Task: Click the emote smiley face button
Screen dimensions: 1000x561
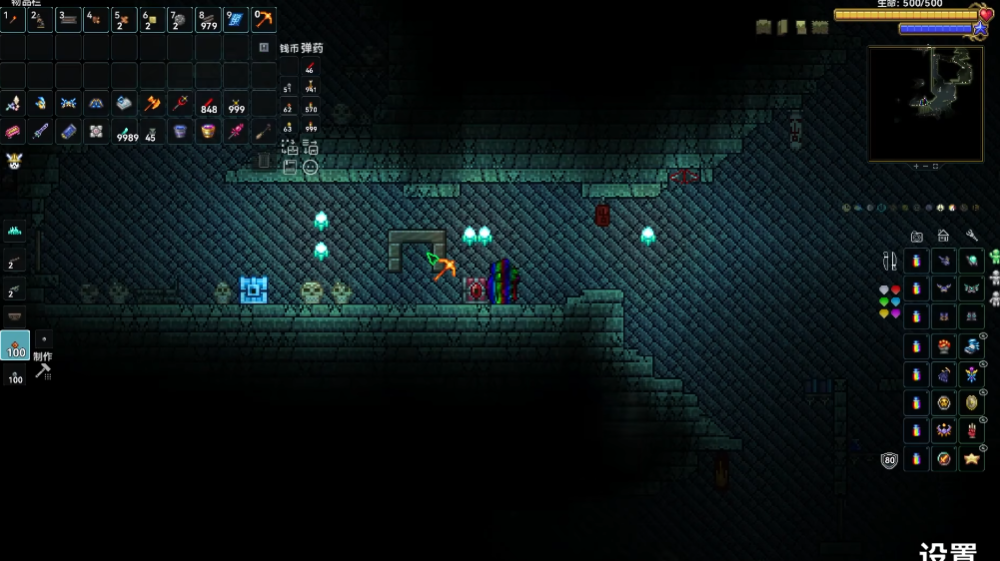Action: pyautogui.click(x=311, y=167)
